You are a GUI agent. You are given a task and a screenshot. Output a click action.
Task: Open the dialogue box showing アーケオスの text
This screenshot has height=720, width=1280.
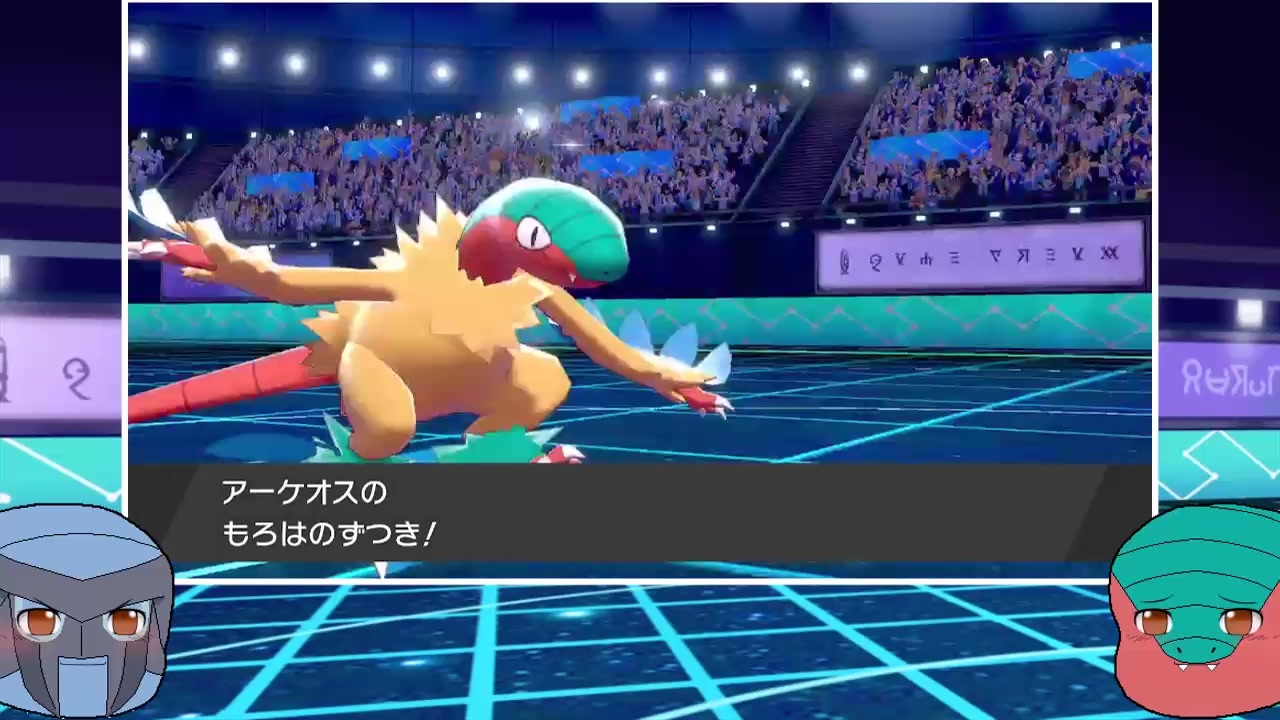(290, 493)
